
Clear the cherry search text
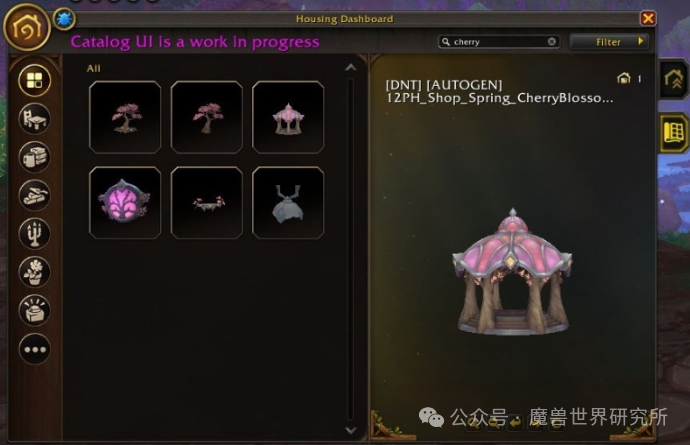(x=551, y=42)
